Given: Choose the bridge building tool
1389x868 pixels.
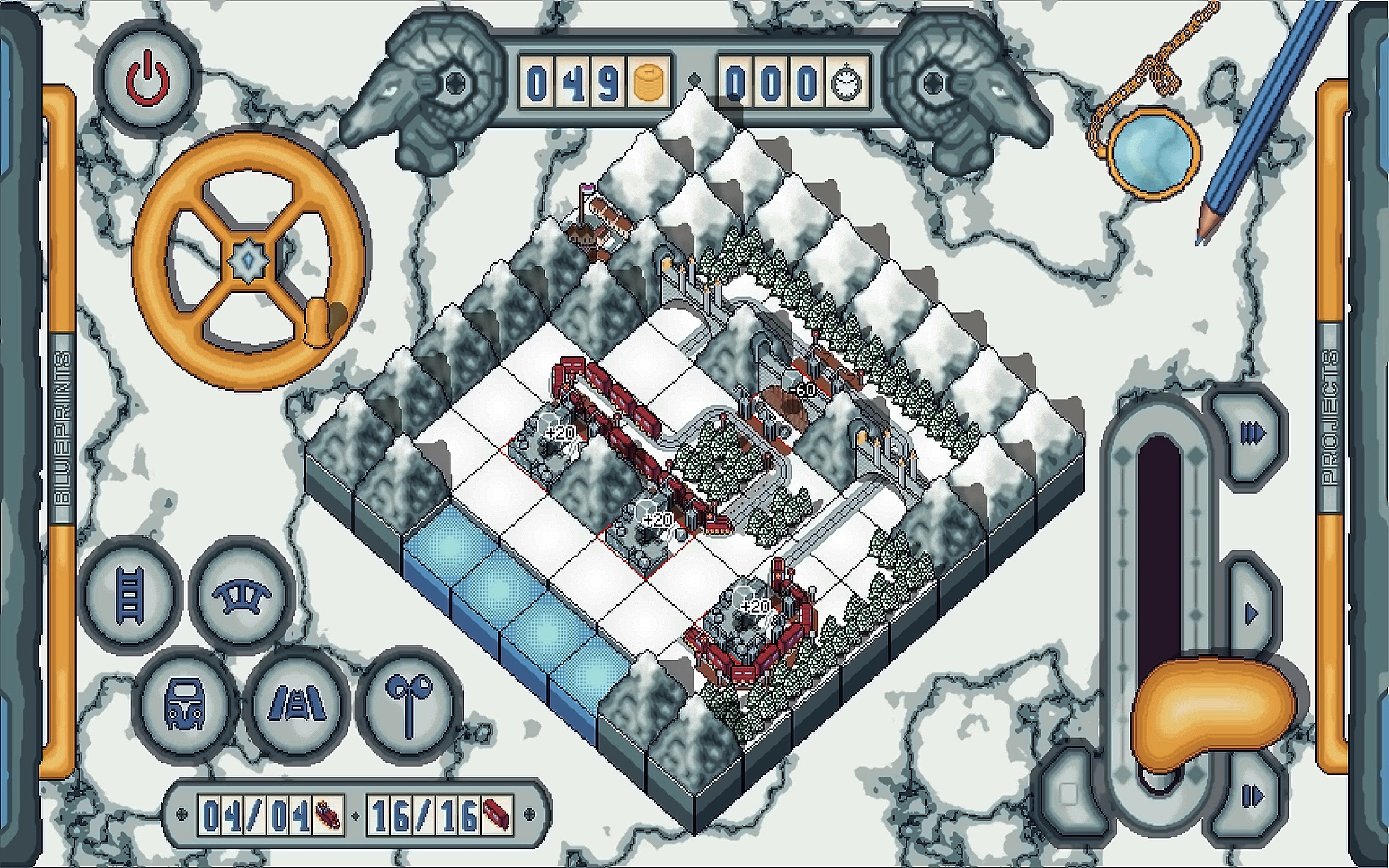Looking at the screenshot, I should (242, 595).
